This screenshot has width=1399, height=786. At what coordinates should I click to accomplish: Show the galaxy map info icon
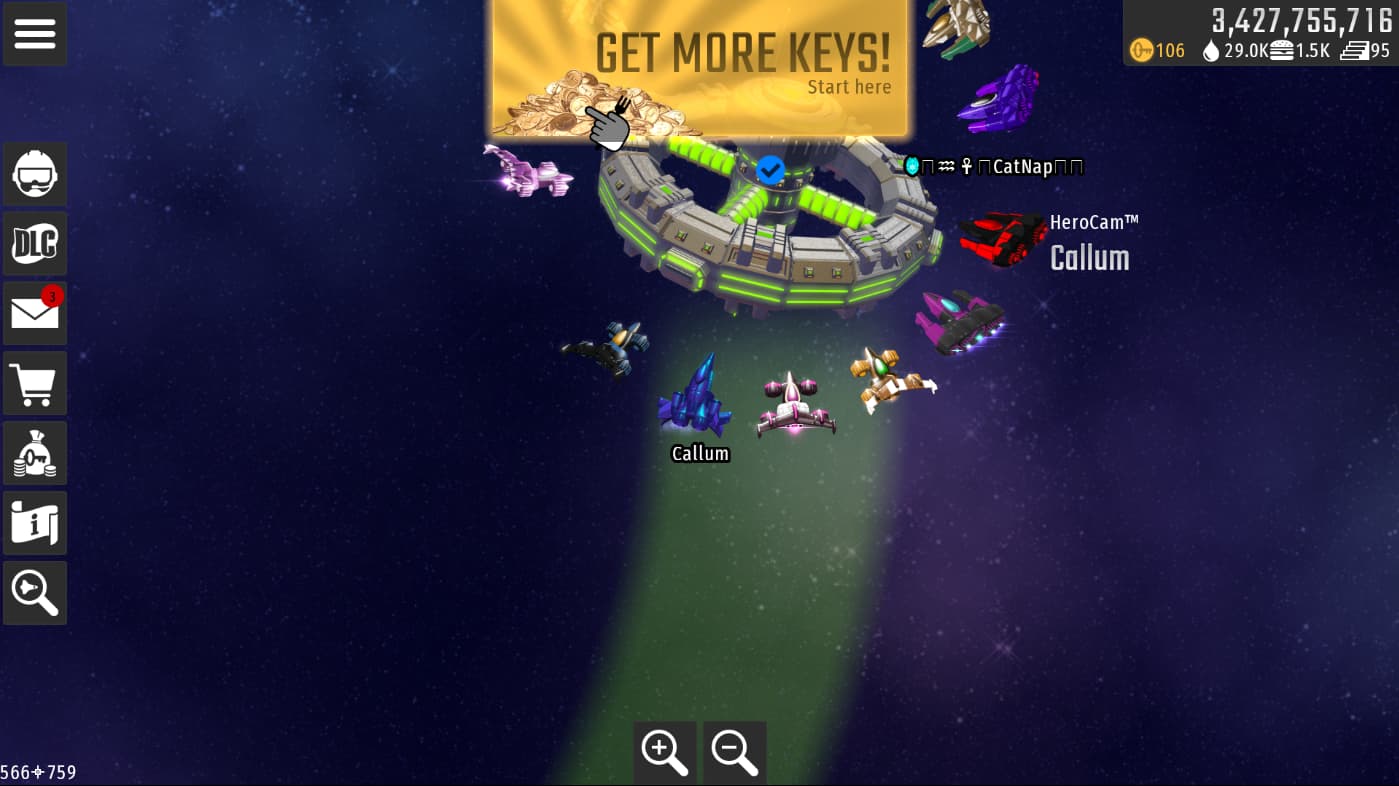35,523
